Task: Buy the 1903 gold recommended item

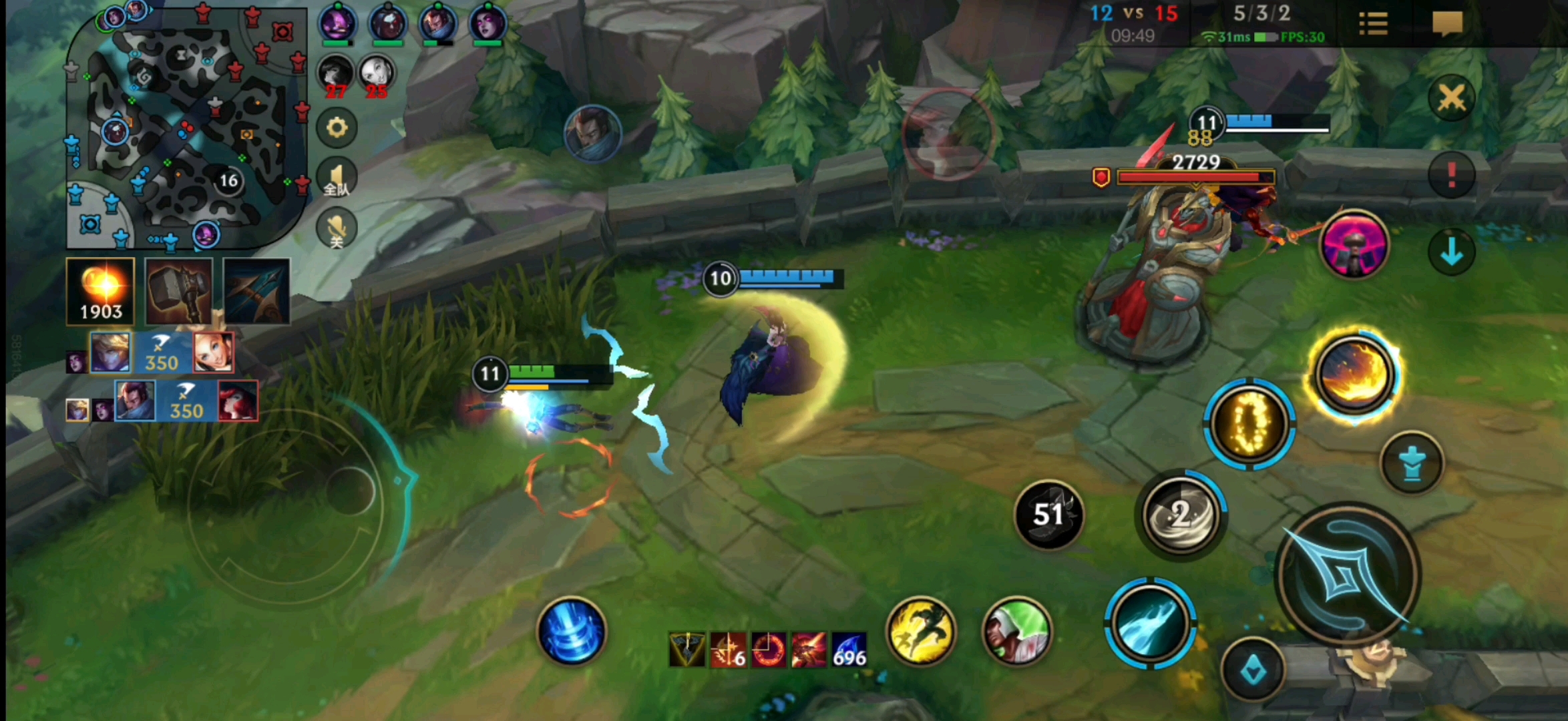Action: 101,291
